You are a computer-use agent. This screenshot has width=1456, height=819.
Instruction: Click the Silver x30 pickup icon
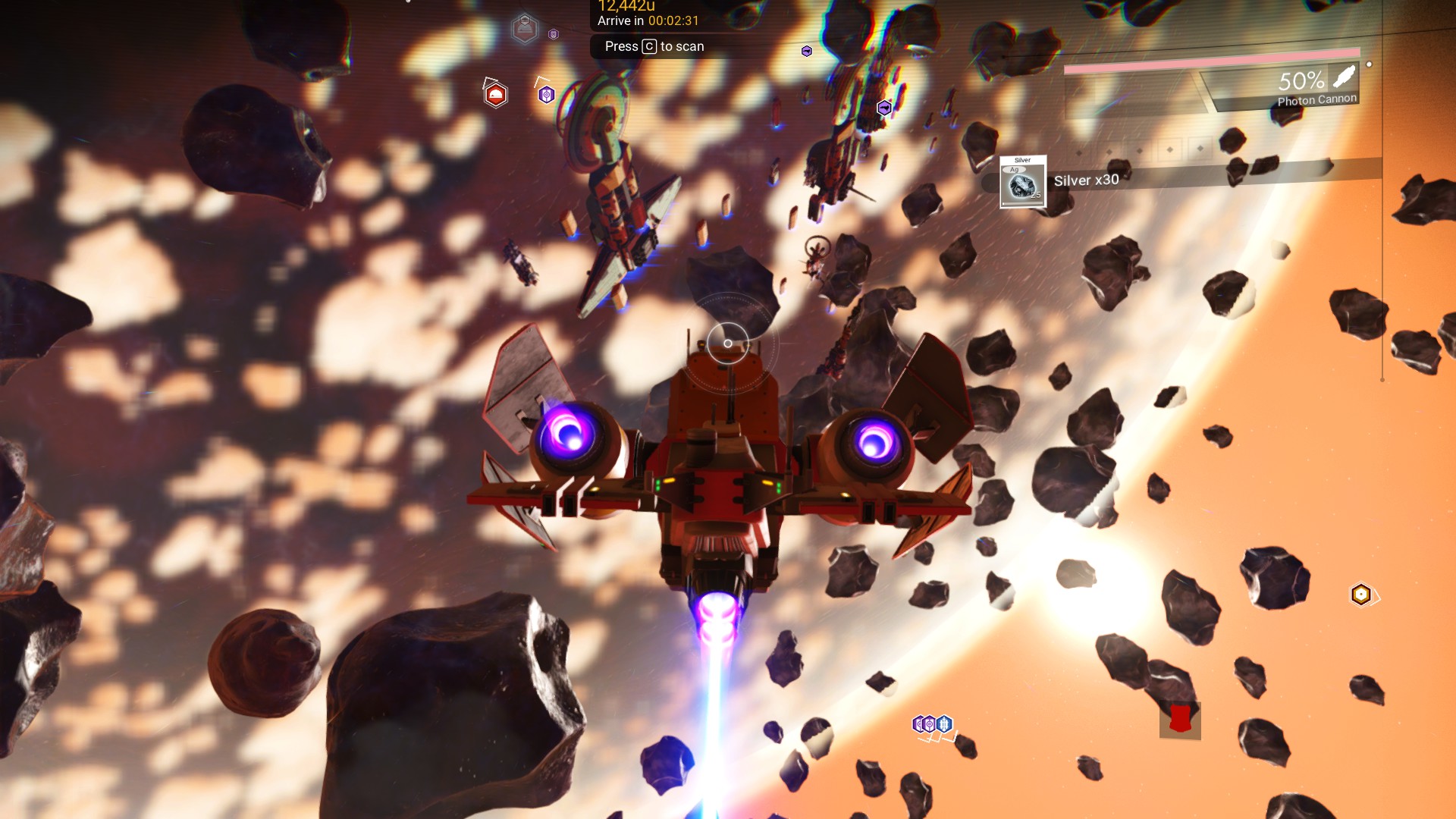(x=1022, y=182)
